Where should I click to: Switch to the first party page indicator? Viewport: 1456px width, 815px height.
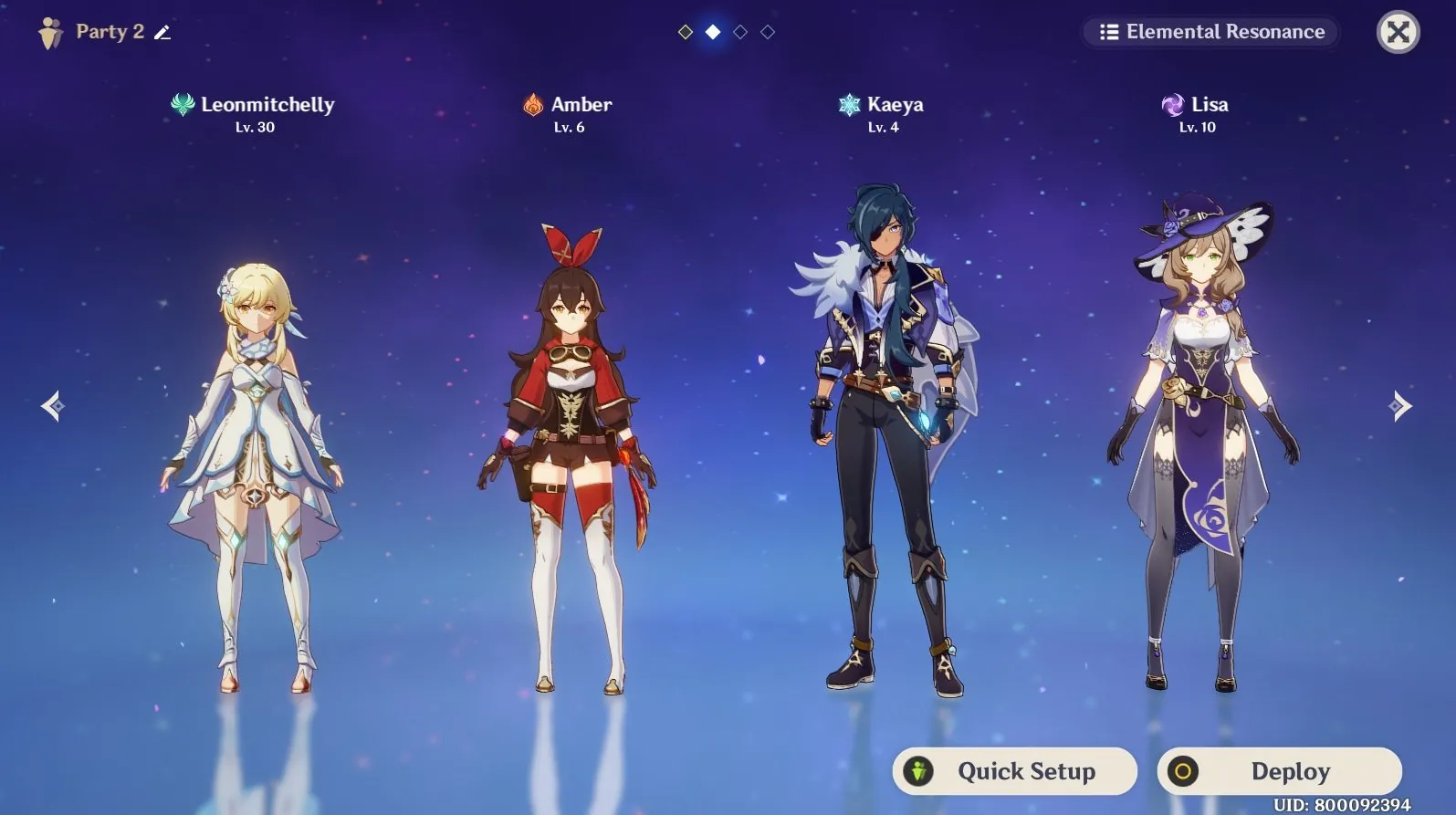point(686,32)
